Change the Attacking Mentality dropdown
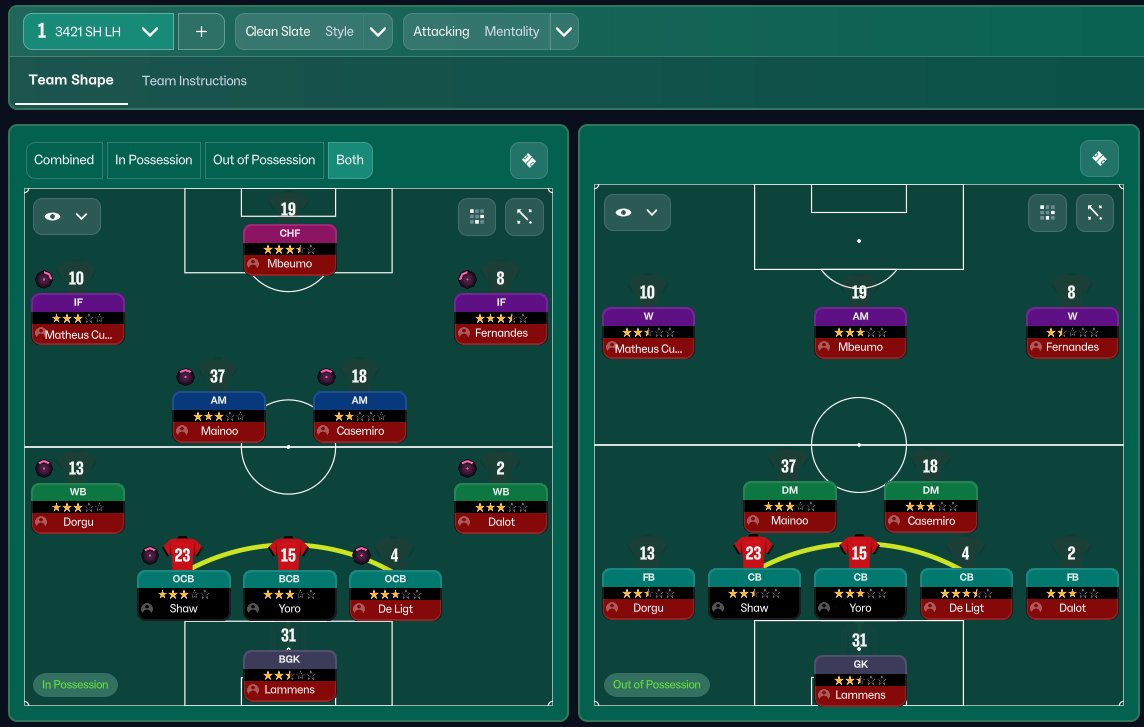This screenshot has width=1144, height=727. pos(490,32)
